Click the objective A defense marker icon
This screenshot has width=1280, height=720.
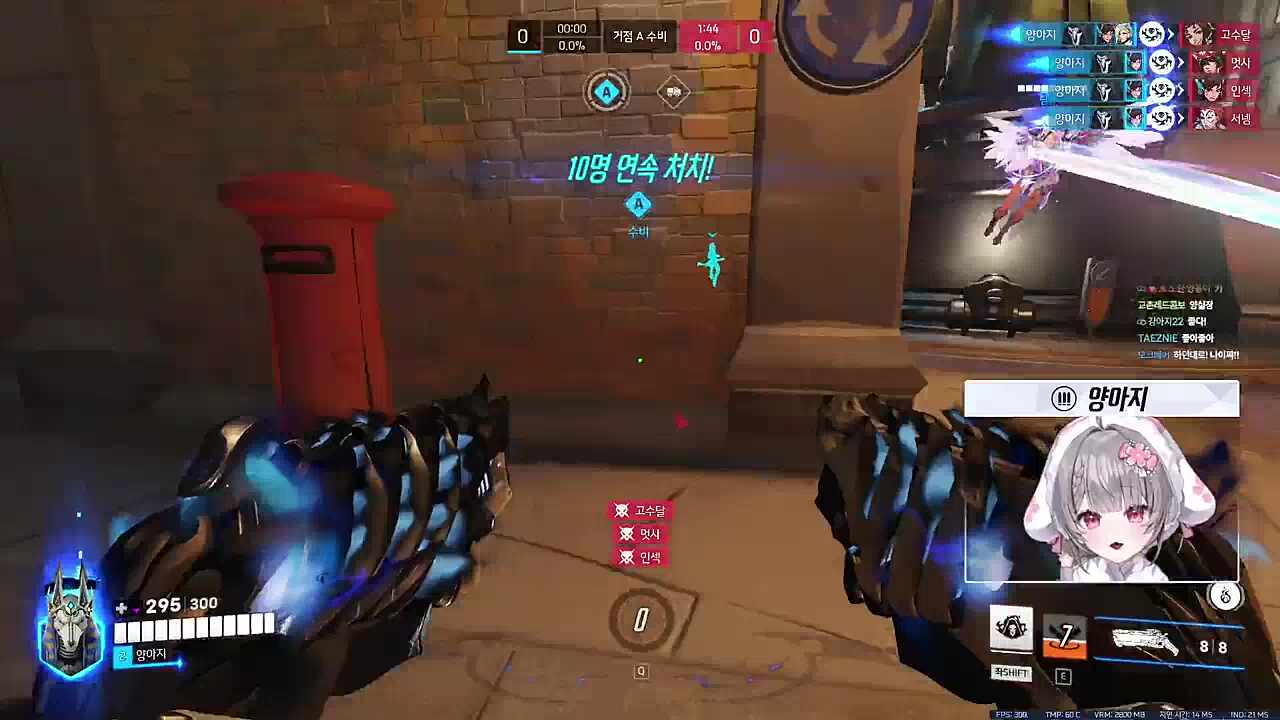pos(638,205)
